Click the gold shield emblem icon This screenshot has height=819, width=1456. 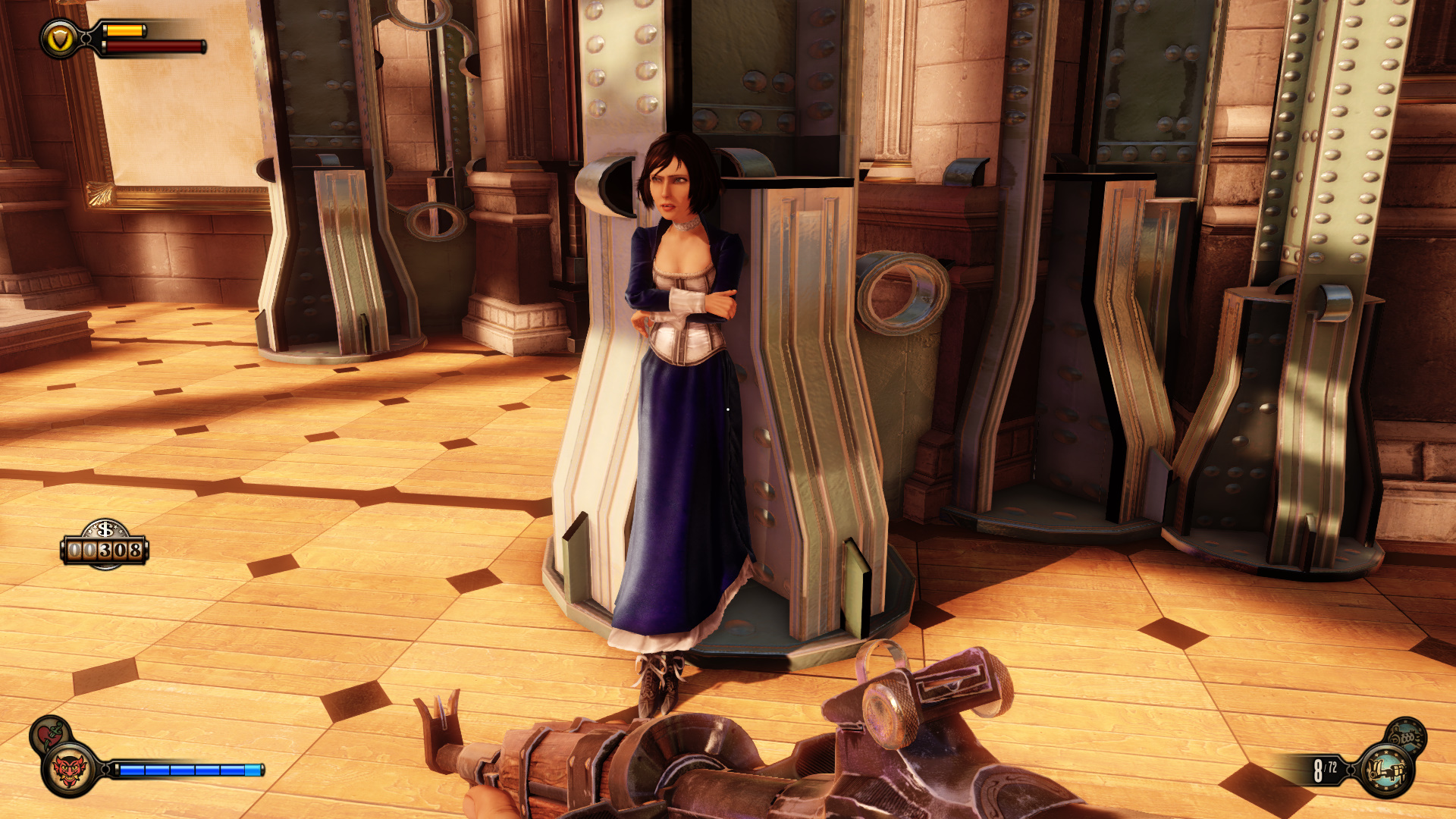point(59,39)
